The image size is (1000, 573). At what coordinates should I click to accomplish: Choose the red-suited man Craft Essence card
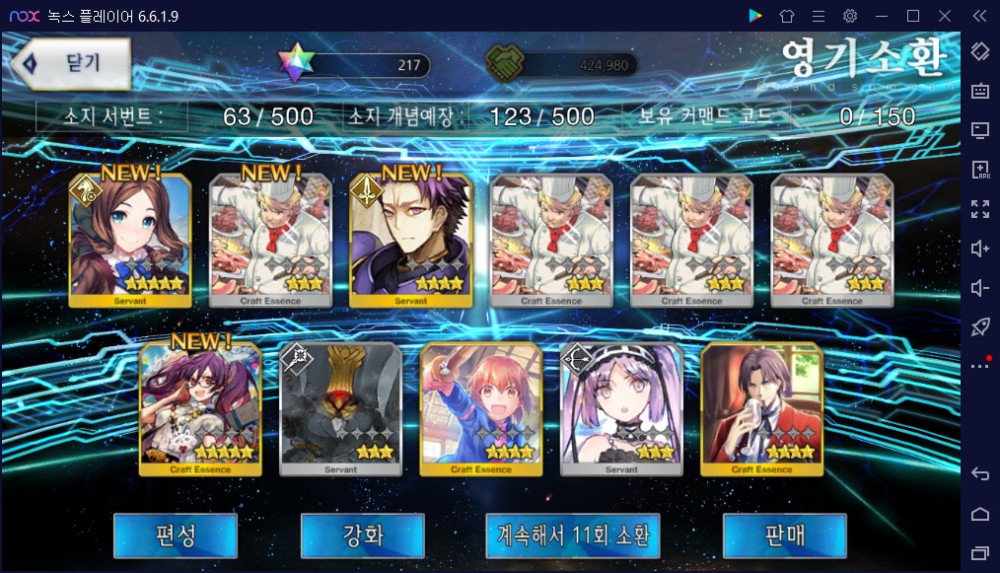click(761, 409)
